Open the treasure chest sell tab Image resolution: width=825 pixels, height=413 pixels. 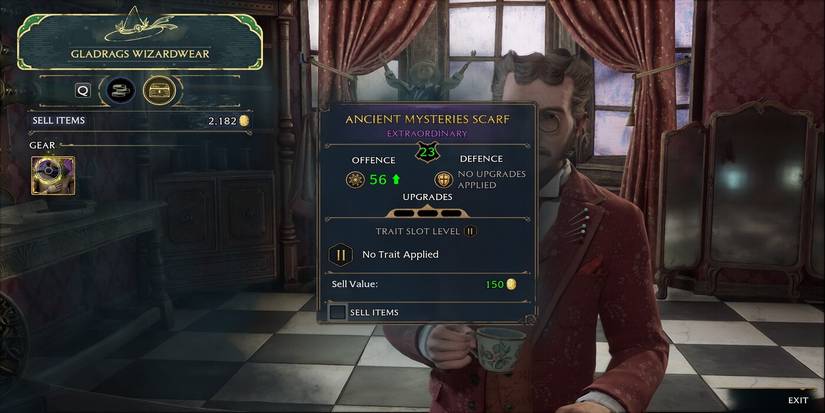coord(158,90)
